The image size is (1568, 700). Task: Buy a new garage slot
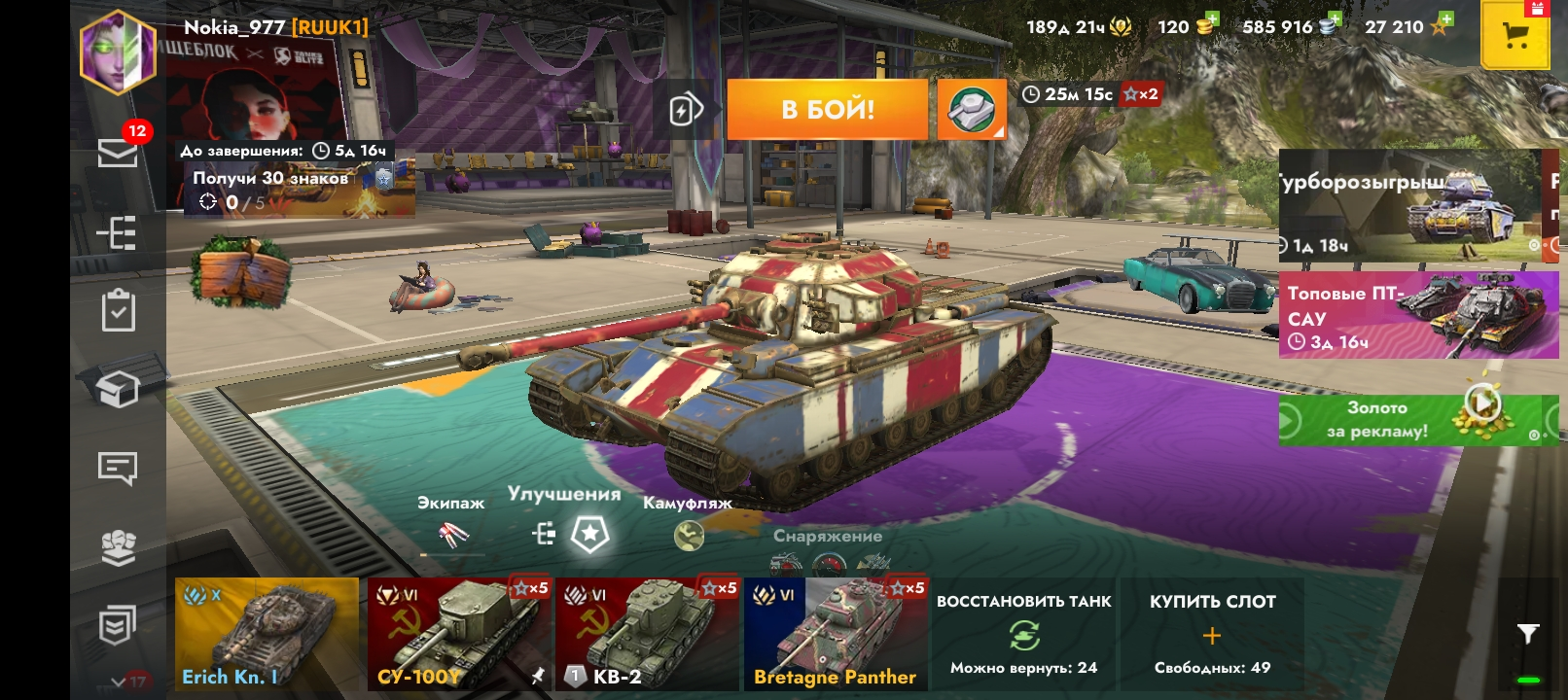tap(1212, 634)
